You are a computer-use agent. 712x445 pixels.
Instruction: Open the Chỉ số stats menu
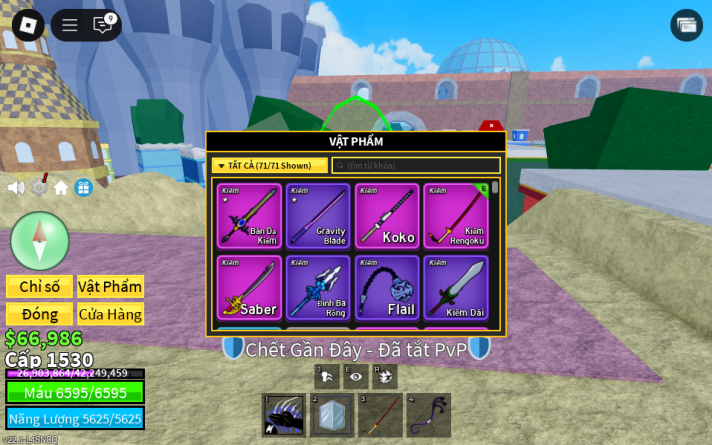coord(39,287)
